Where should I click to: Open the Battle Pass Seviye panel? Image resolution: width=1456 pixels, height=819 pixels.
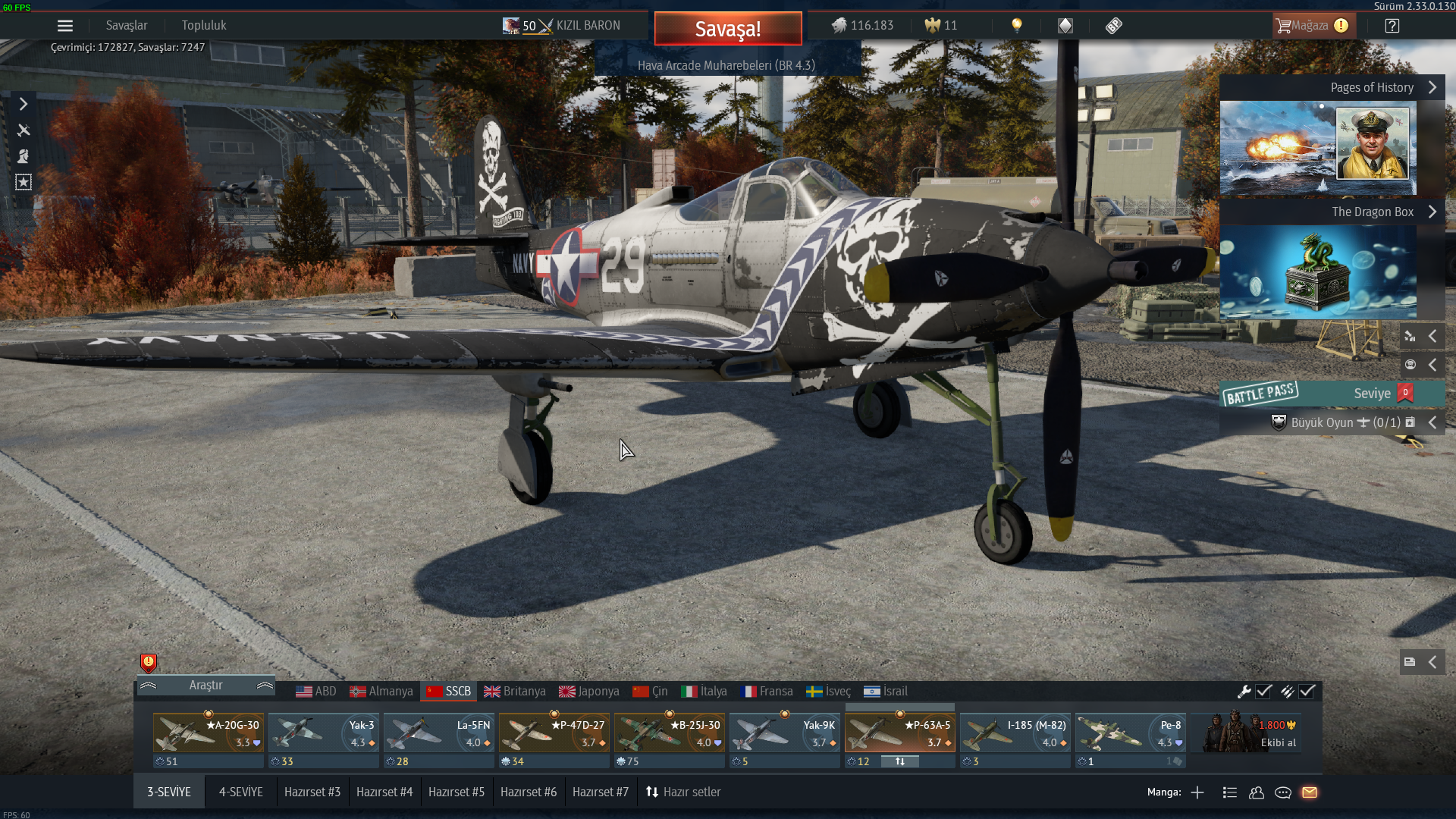click(1332, 394)
